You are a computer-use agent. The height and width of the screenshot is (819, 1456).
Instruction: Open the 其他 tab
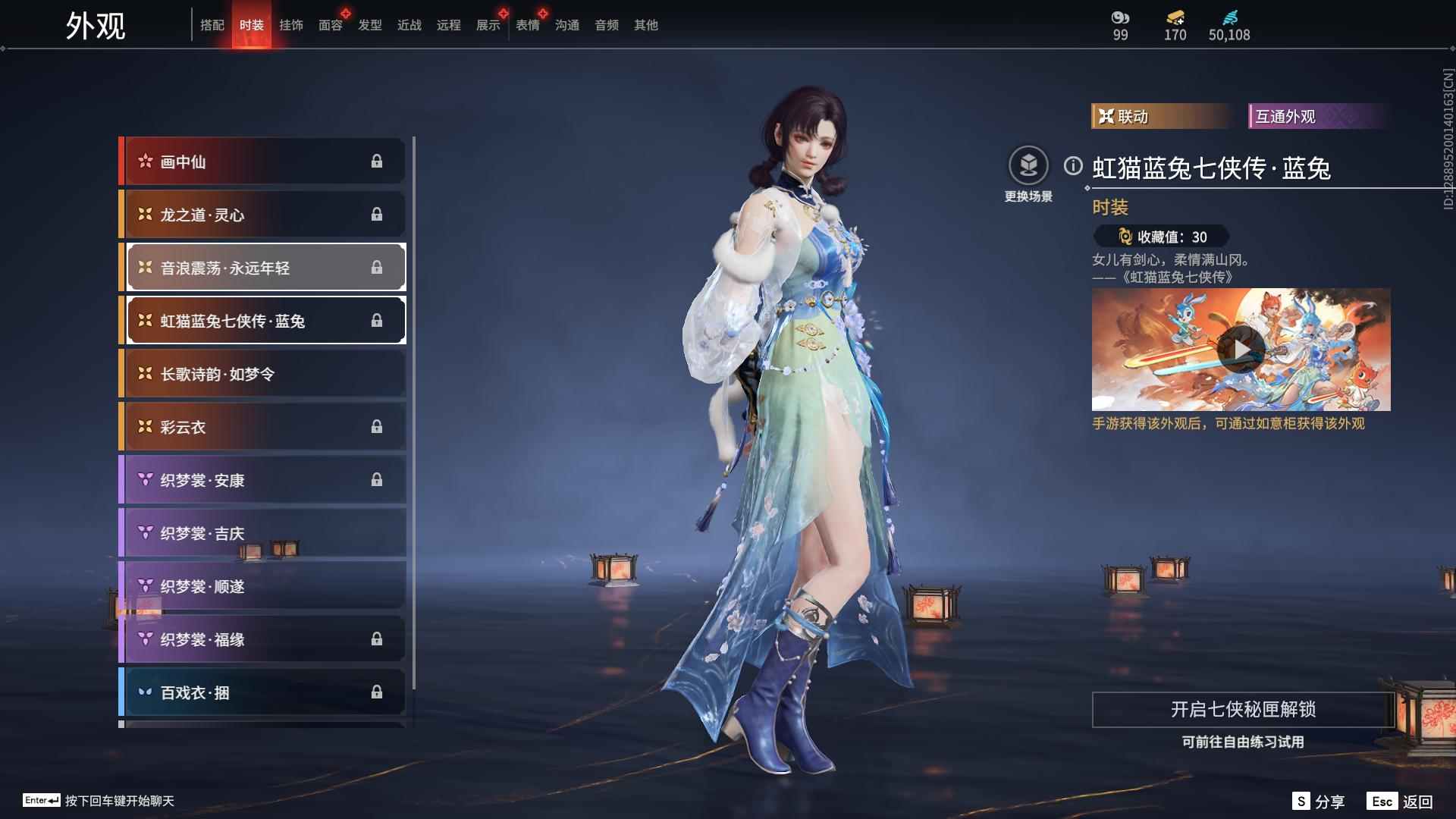point(645,25)
